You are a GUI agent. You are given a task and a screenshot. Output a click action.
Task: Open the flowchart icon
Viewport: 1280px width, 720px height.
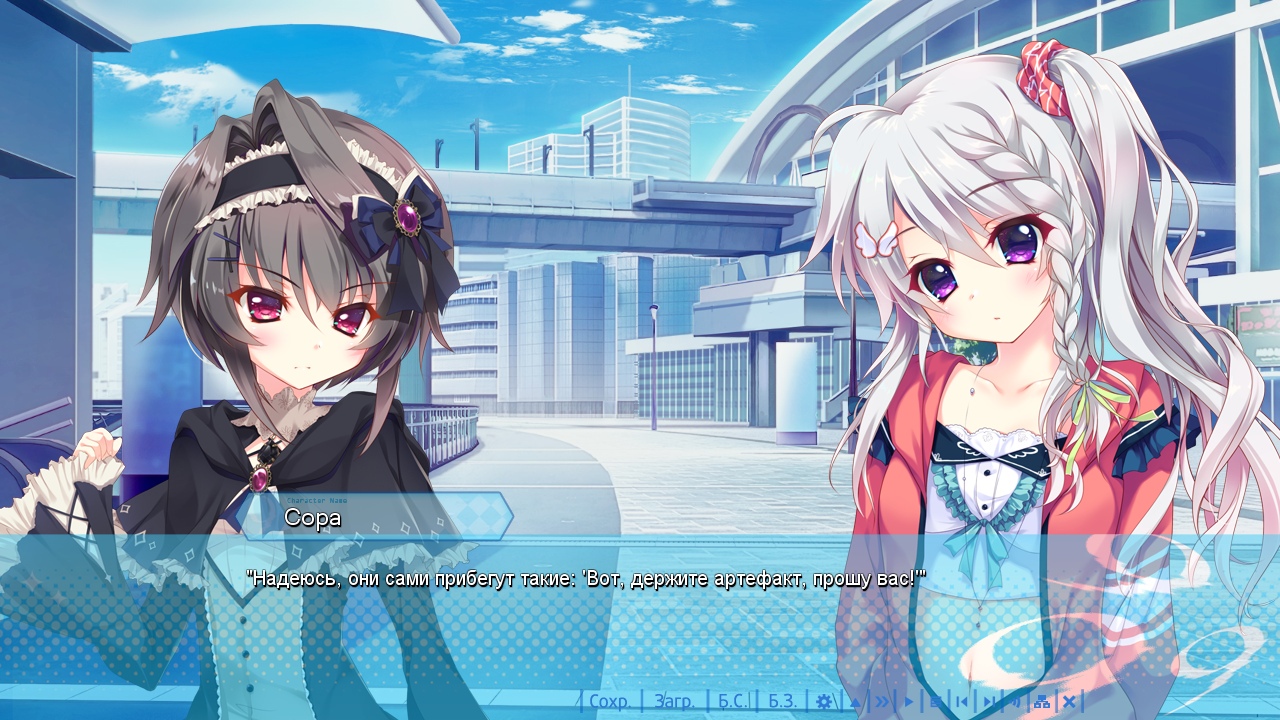pyautogui.click(x=1042, y=701)
